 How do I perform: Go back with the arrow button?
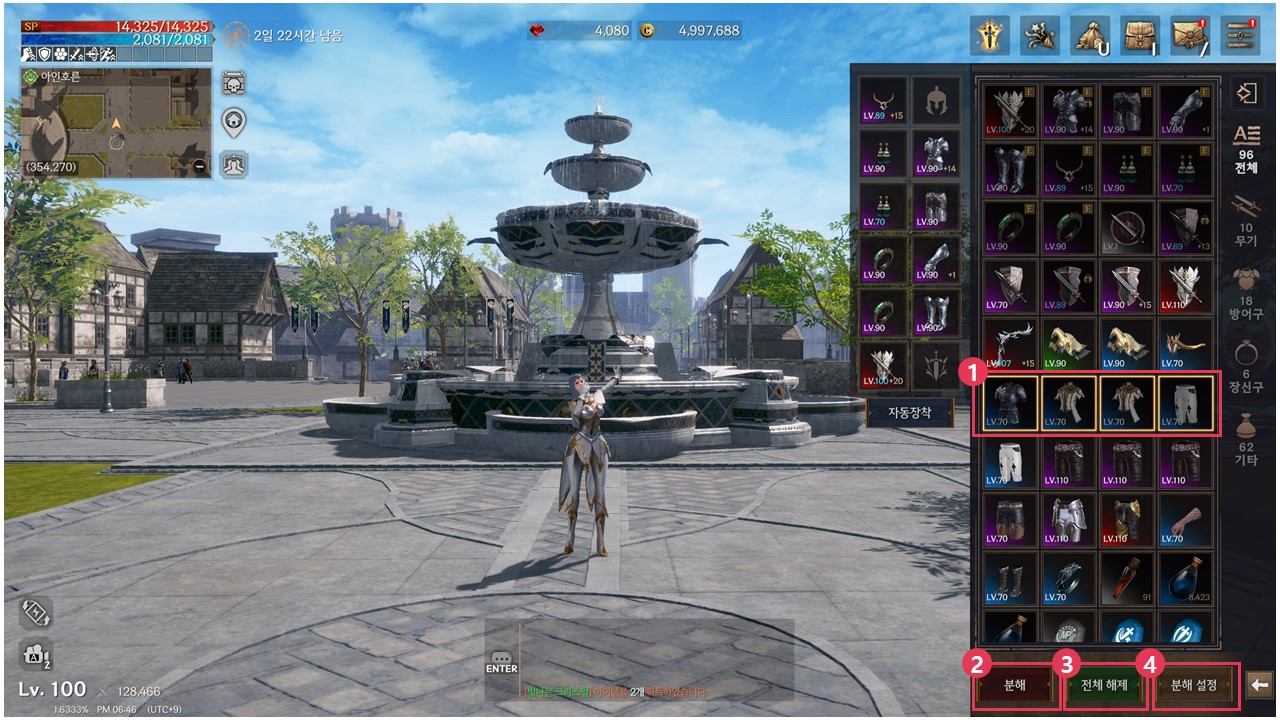(1260, 685)
